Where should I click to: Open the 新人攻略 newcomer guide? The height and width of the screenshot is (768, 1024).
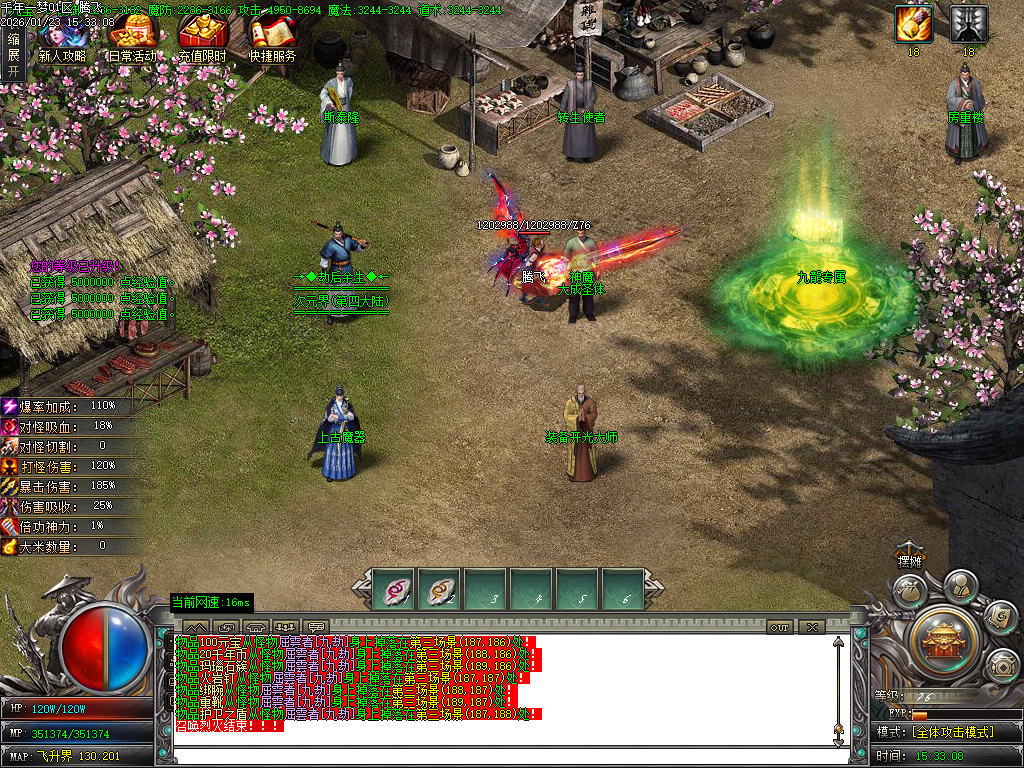[62, 37]
